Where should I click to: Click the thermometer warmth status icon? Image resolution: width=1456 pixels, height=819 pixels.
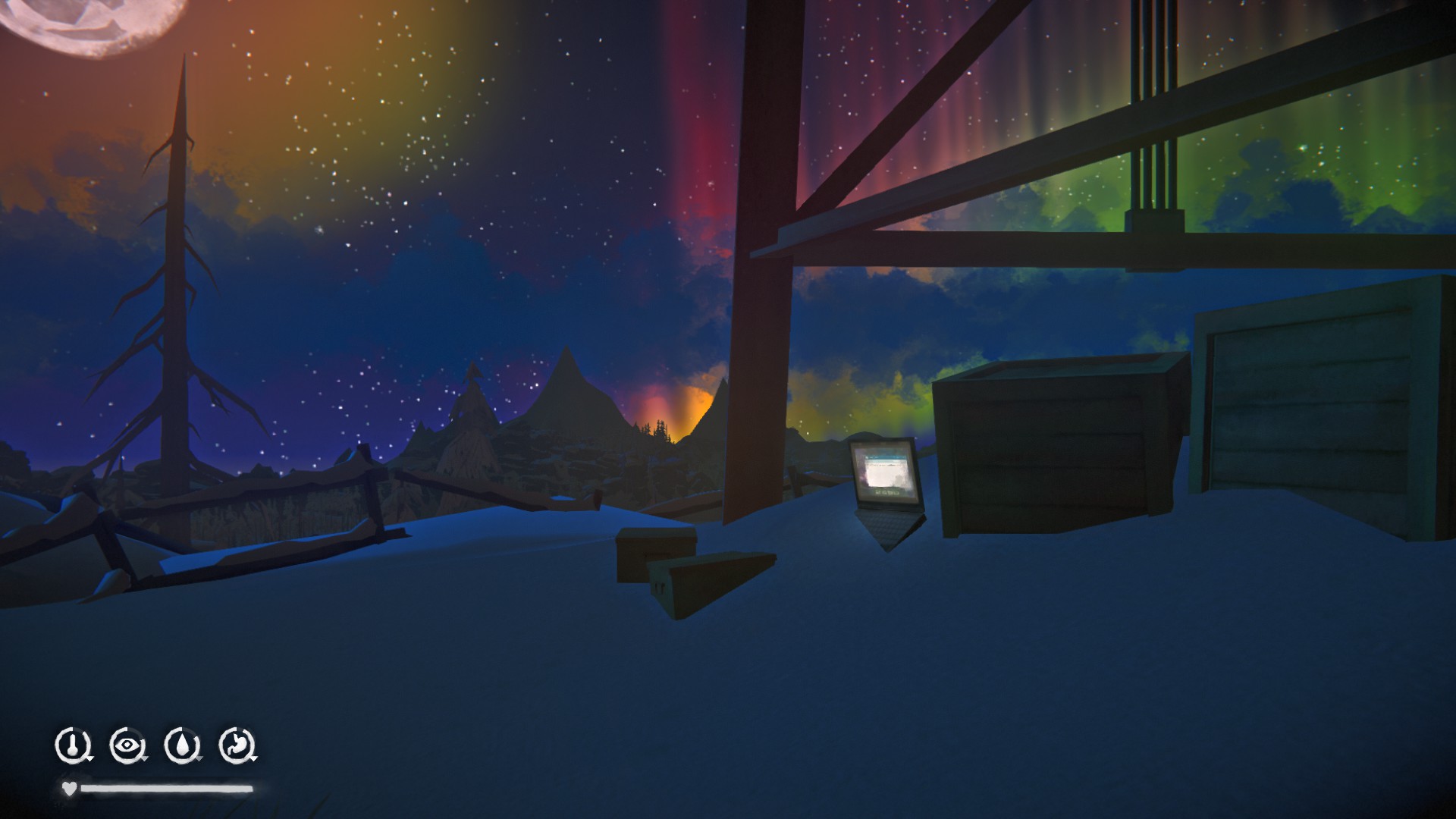click(x=72, y=745)
